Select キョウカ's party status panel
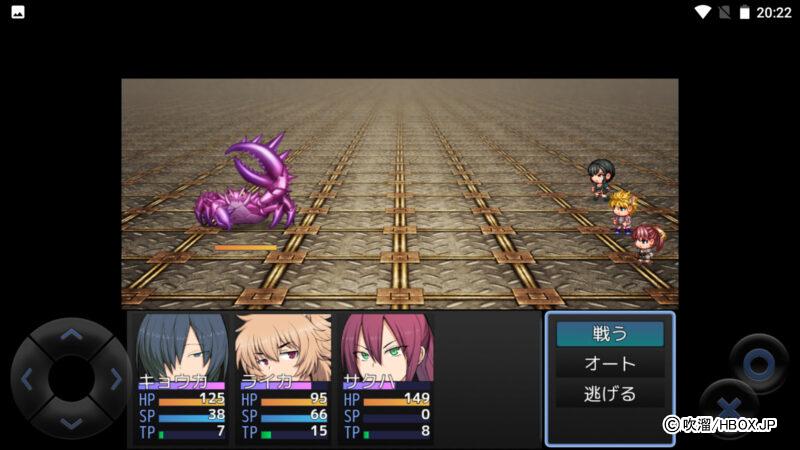 click(181, 379)
